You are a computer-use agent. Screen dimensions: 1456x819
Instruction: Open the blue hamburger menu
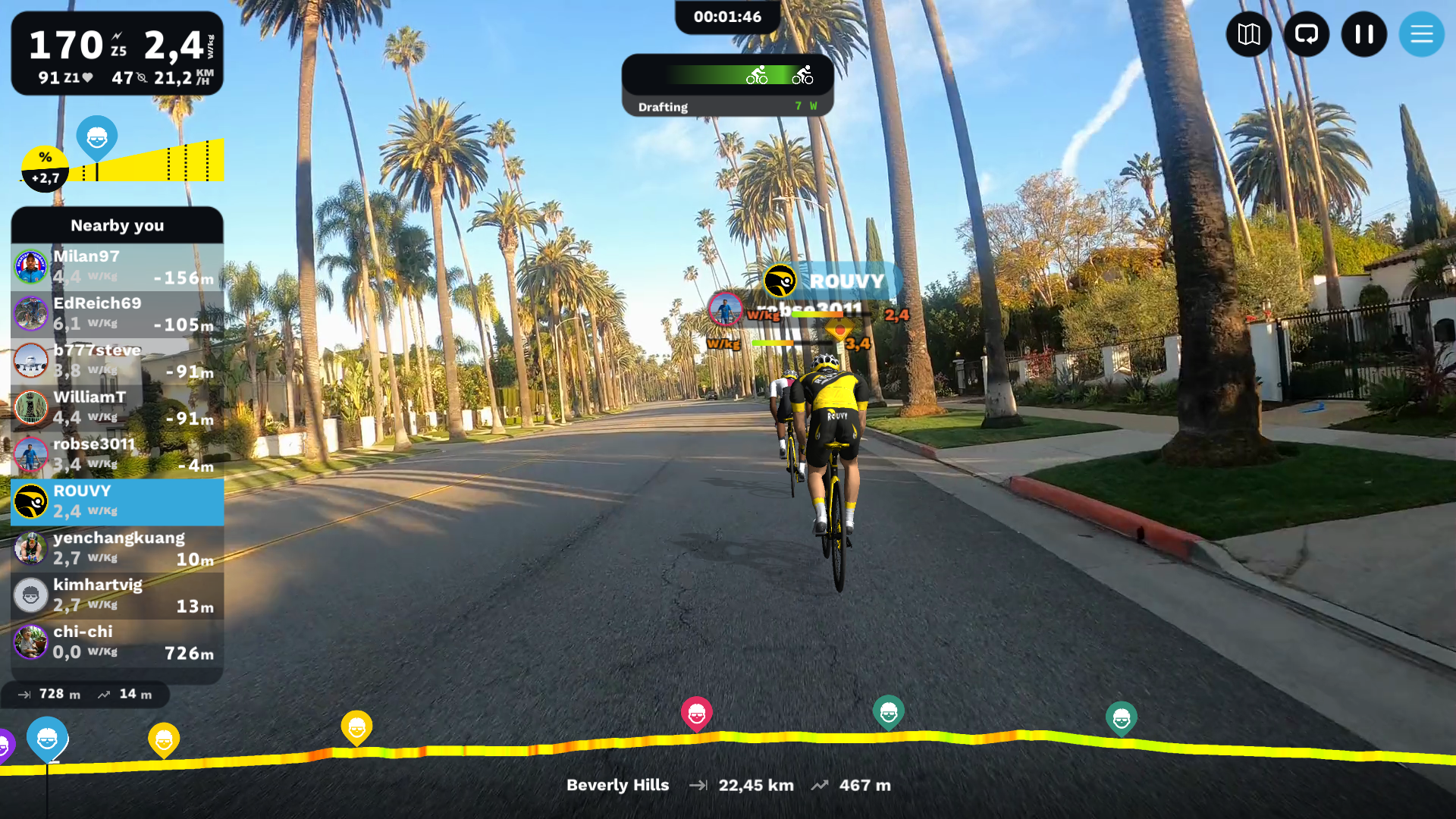(1421, 34)
